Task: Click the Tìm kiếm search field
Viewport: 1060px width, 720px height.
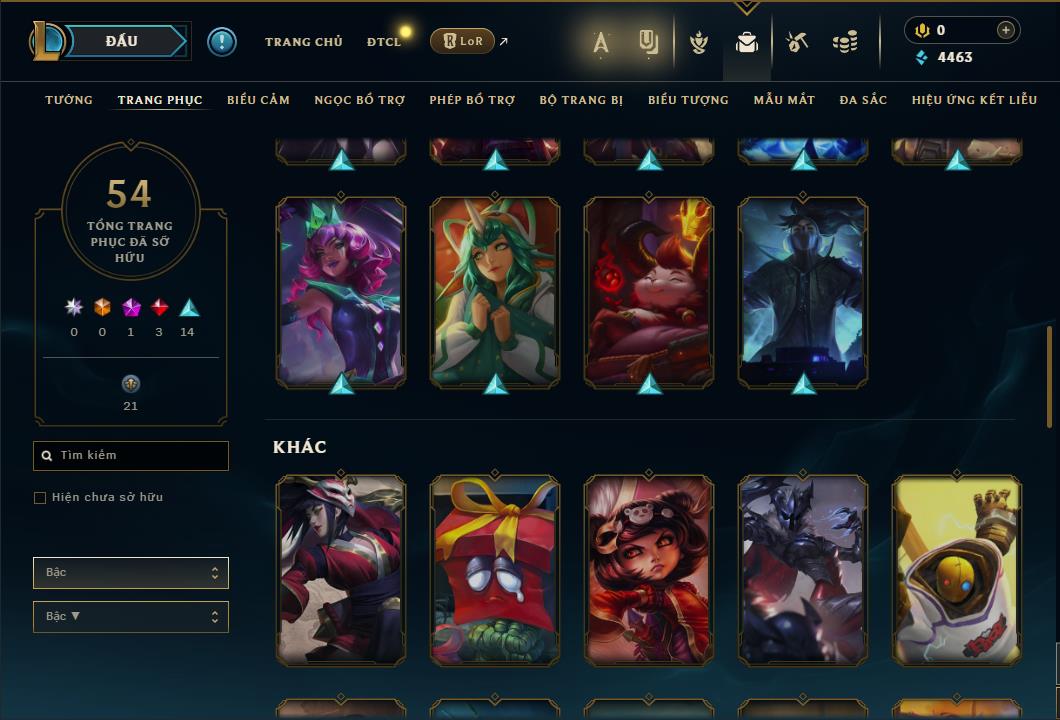Action: 131,456
